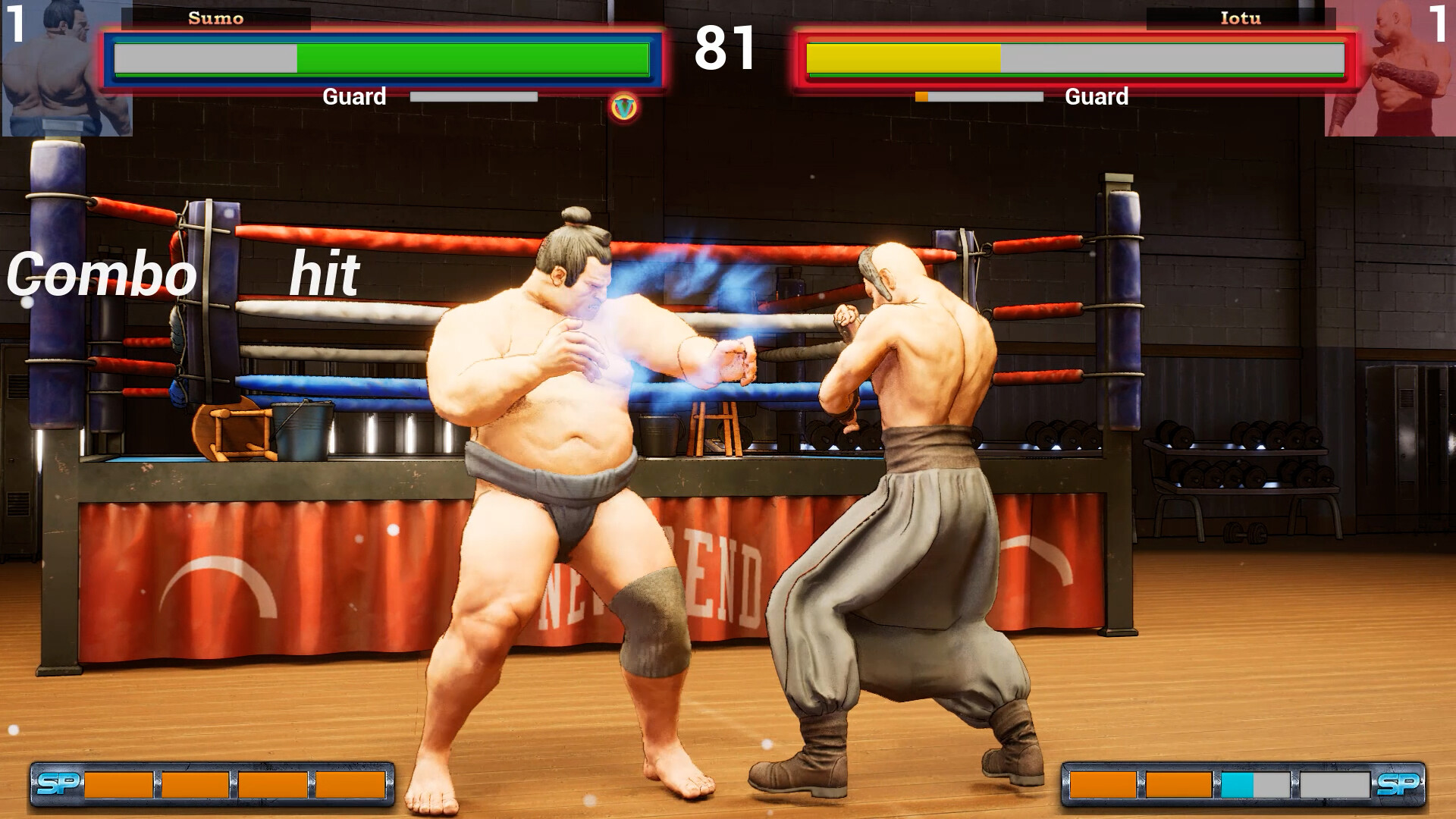
Task: Click Iotu's yellow health bar
Action: pos(902,55)
